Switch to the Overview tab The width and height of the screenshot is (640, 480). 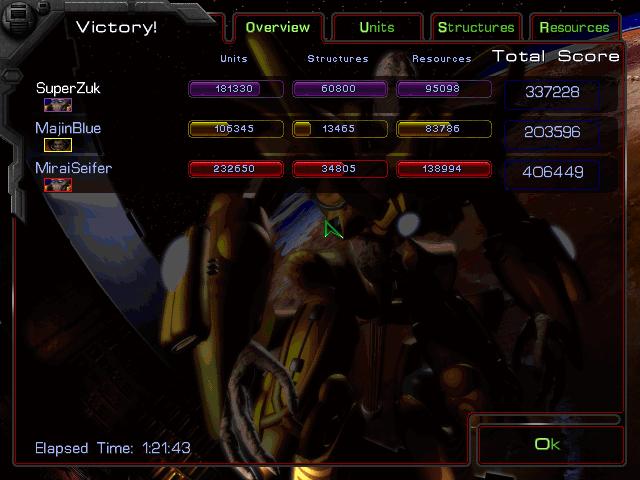click(x=277, y=27)
